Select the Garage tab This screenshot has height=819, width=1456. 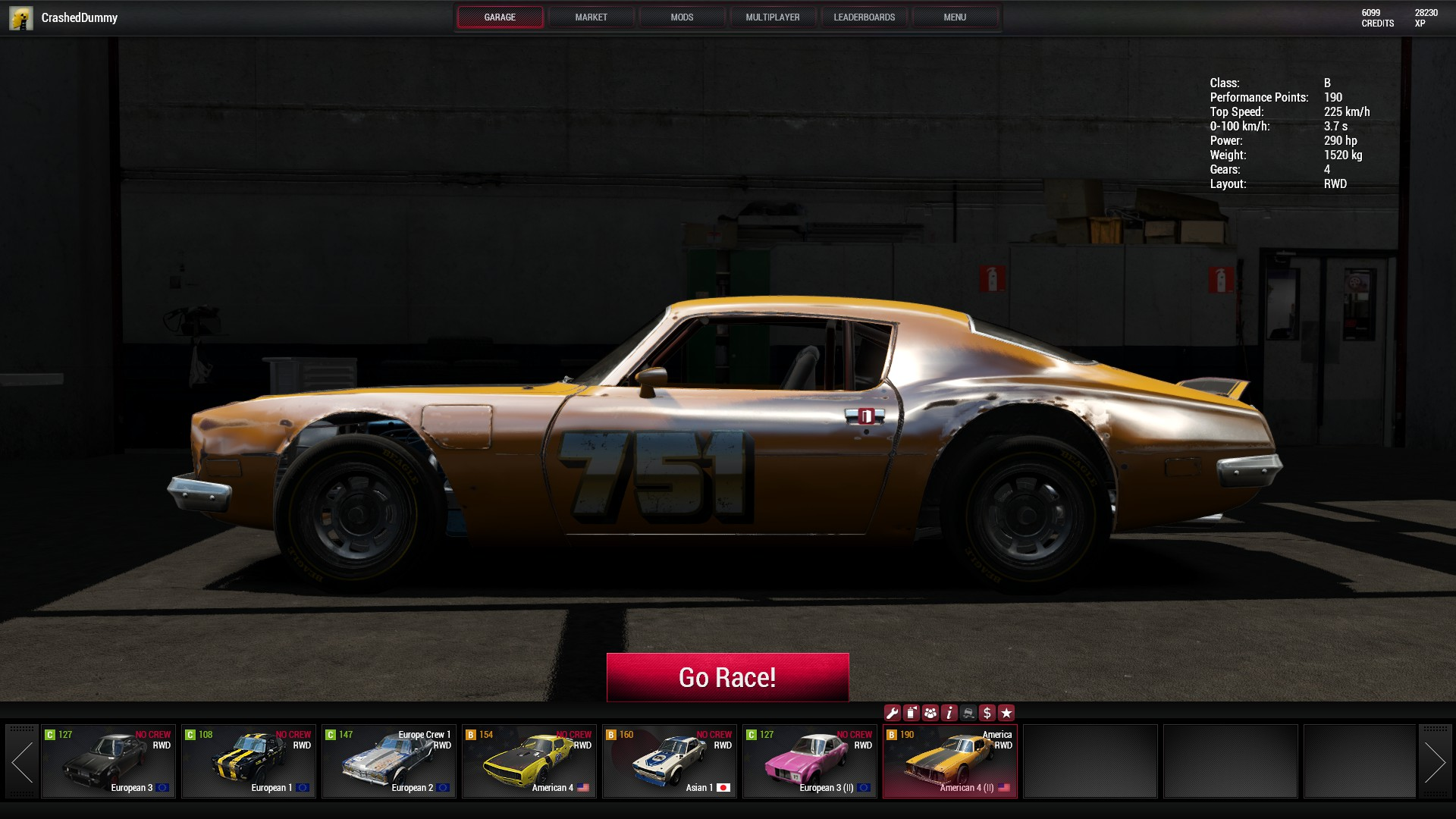[500, 17]
